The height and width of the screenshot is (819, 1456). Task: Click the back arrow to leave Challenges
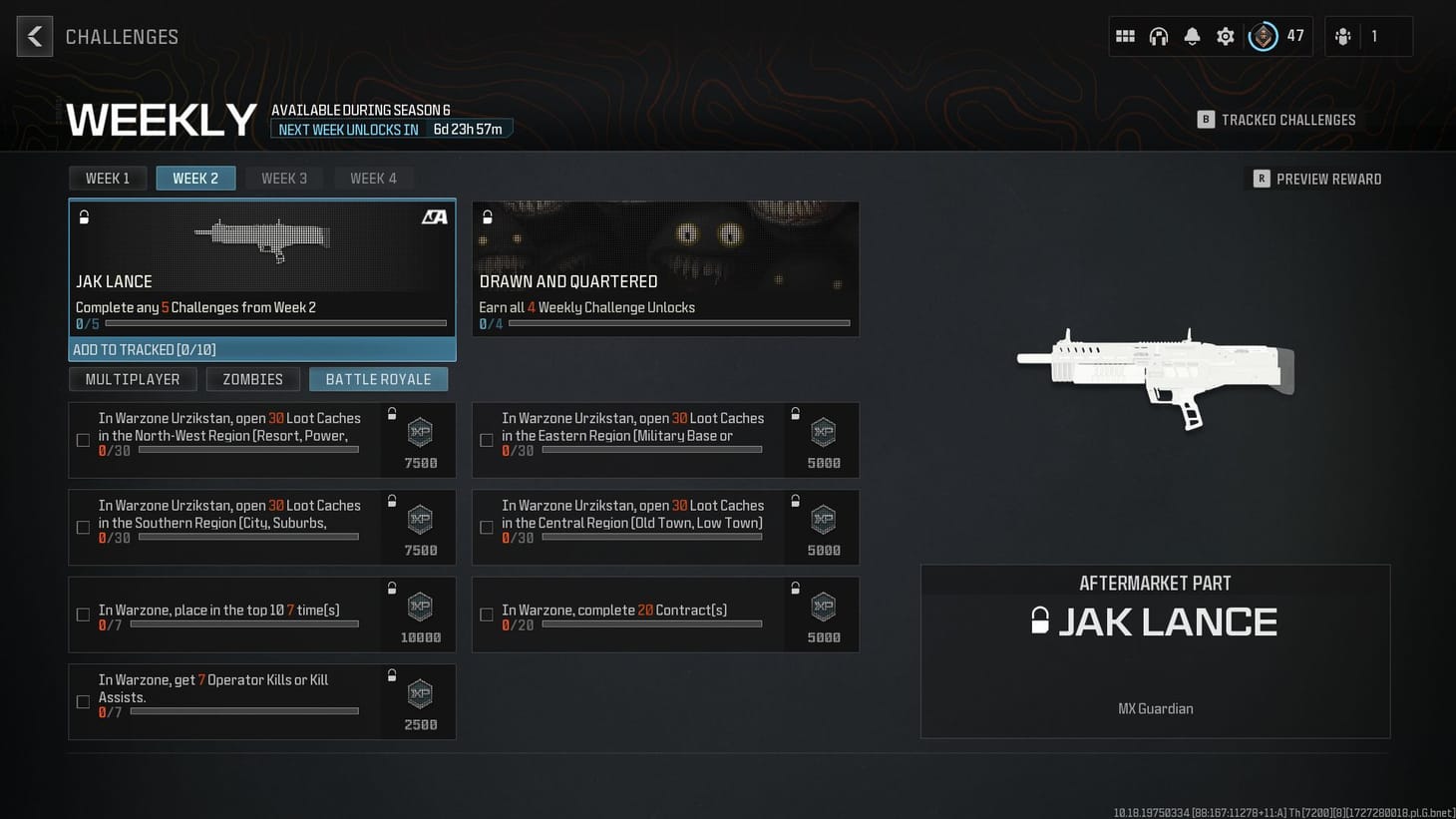coord(34,35)
